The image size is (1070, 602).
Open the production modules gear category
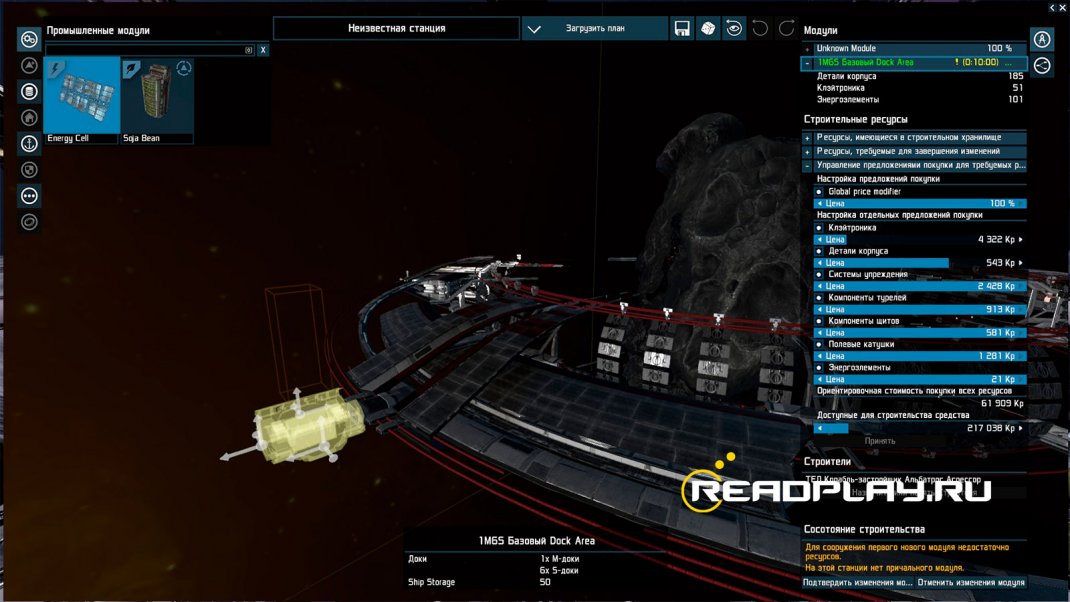(x=29, y=40)
